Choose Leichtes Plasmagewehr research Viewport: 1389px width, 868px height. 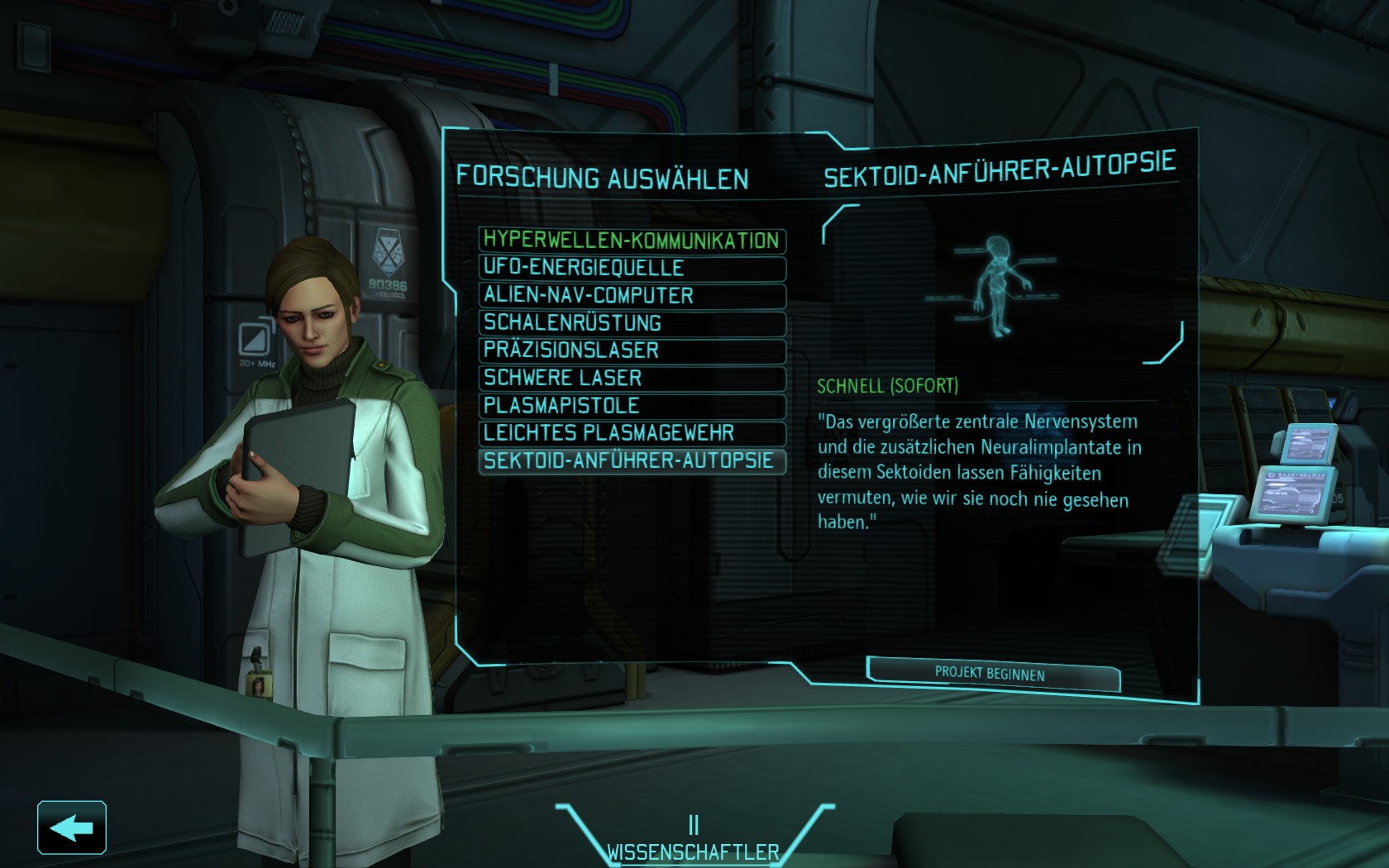click(632, 433)
